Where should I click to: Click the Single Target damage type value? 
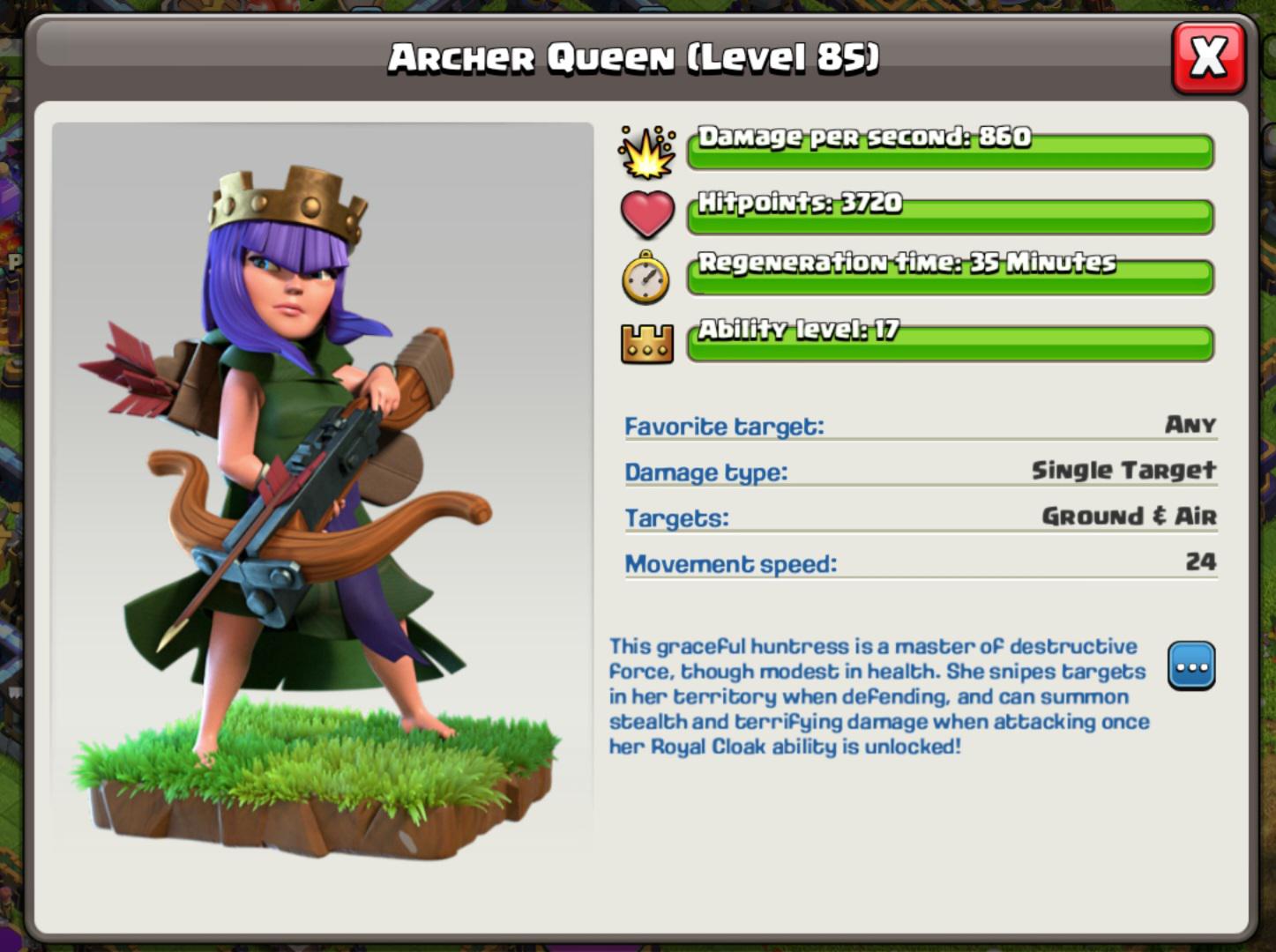click(x=1124, y=470)
